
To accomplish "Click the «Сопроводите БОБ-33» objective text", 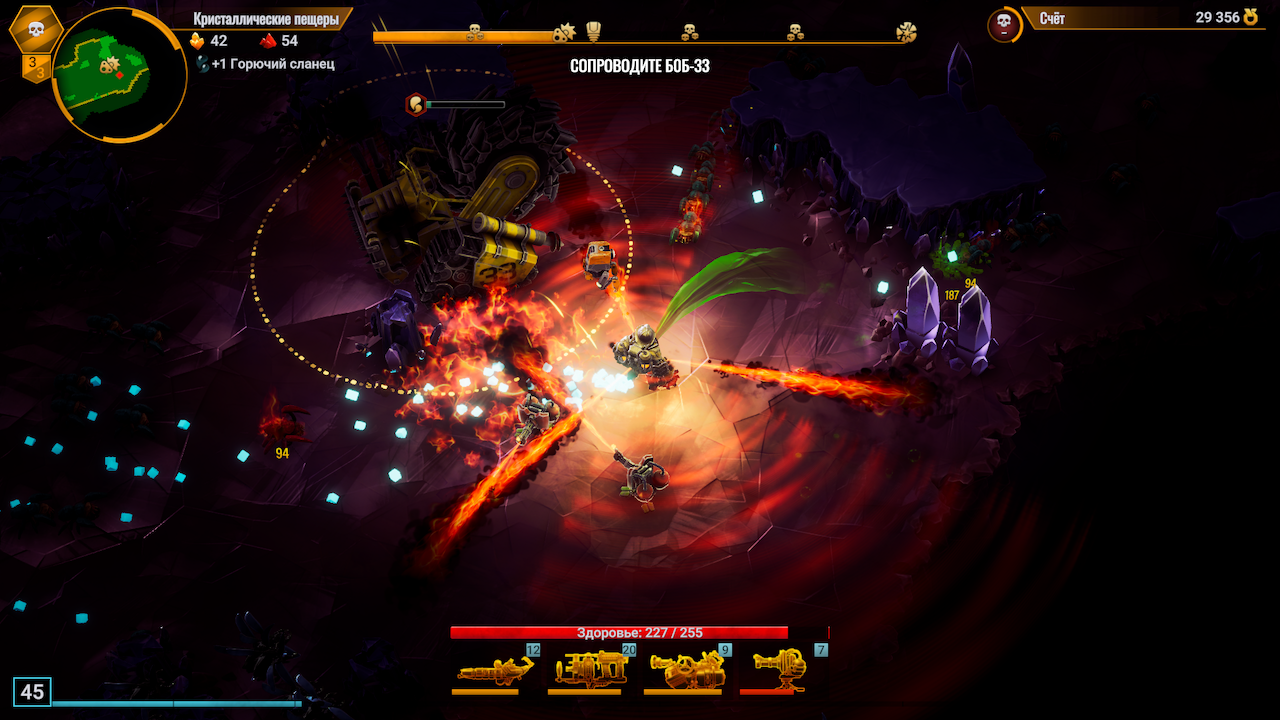I will tap(640, 66).
